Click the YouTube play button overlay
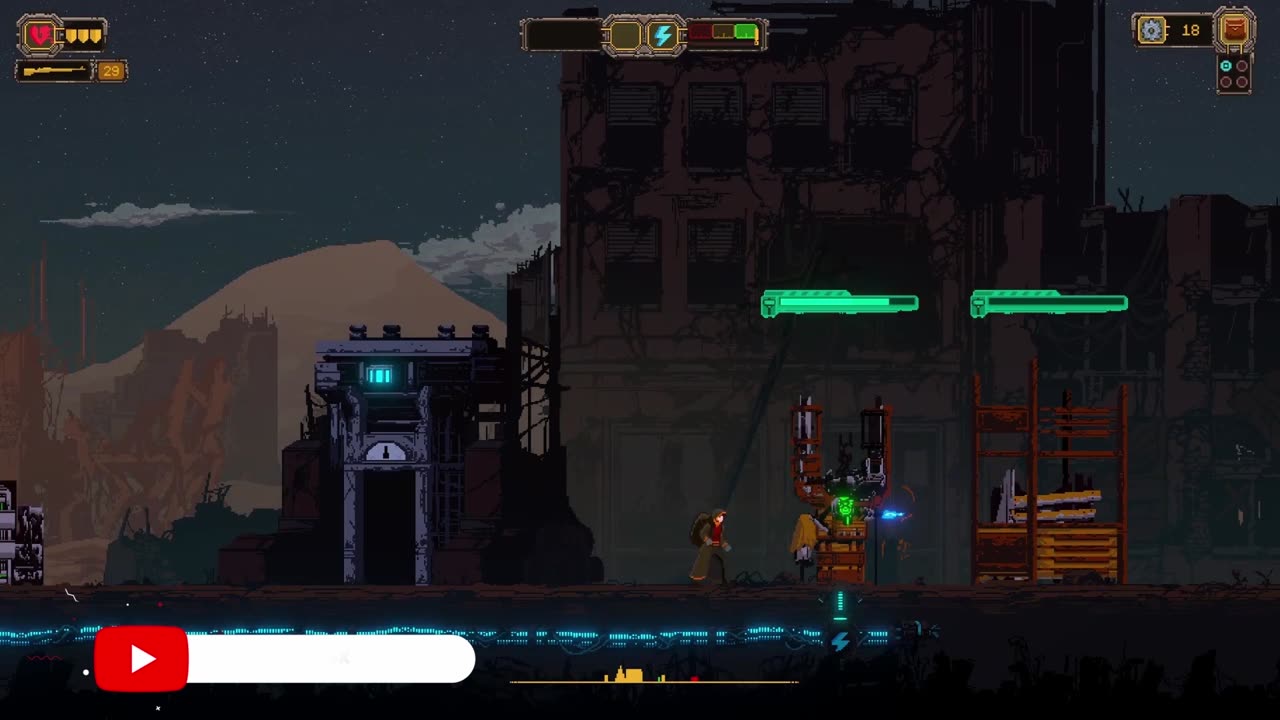The height and width of the screenshot is (720, 1280). point(141,659)
